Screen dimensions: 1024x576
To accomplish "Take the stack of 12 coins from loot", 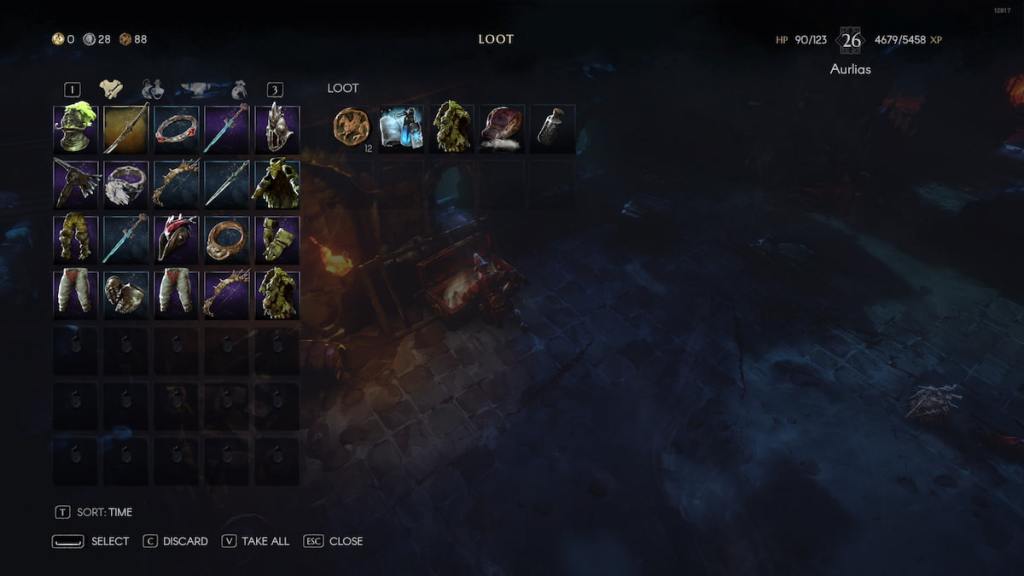I will [351, 128].
